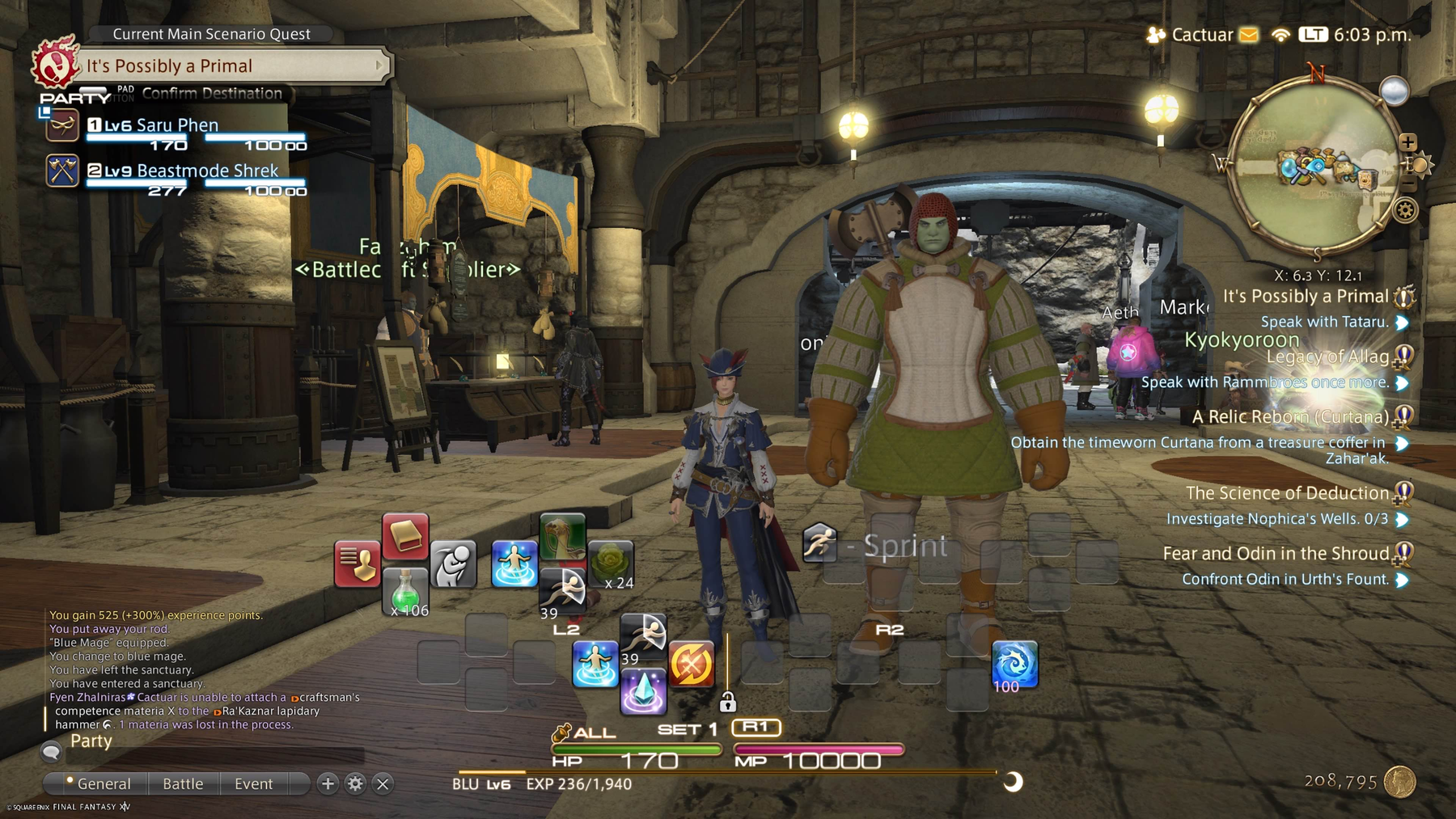Switch to the Battle chat tab
1456x819 pixels.
click(183, 783)
